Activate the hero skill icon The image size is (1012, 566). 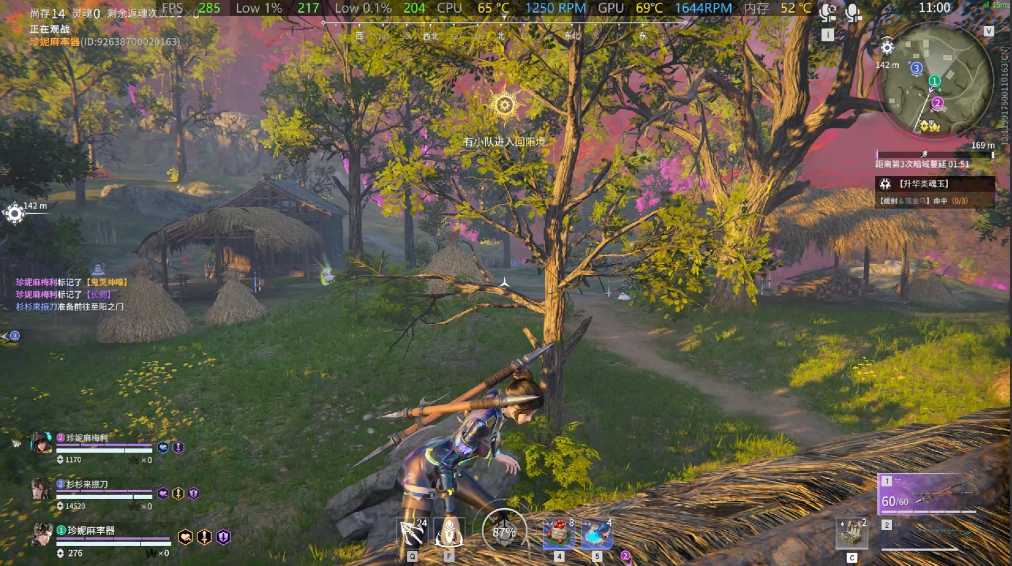coord(451,532)
